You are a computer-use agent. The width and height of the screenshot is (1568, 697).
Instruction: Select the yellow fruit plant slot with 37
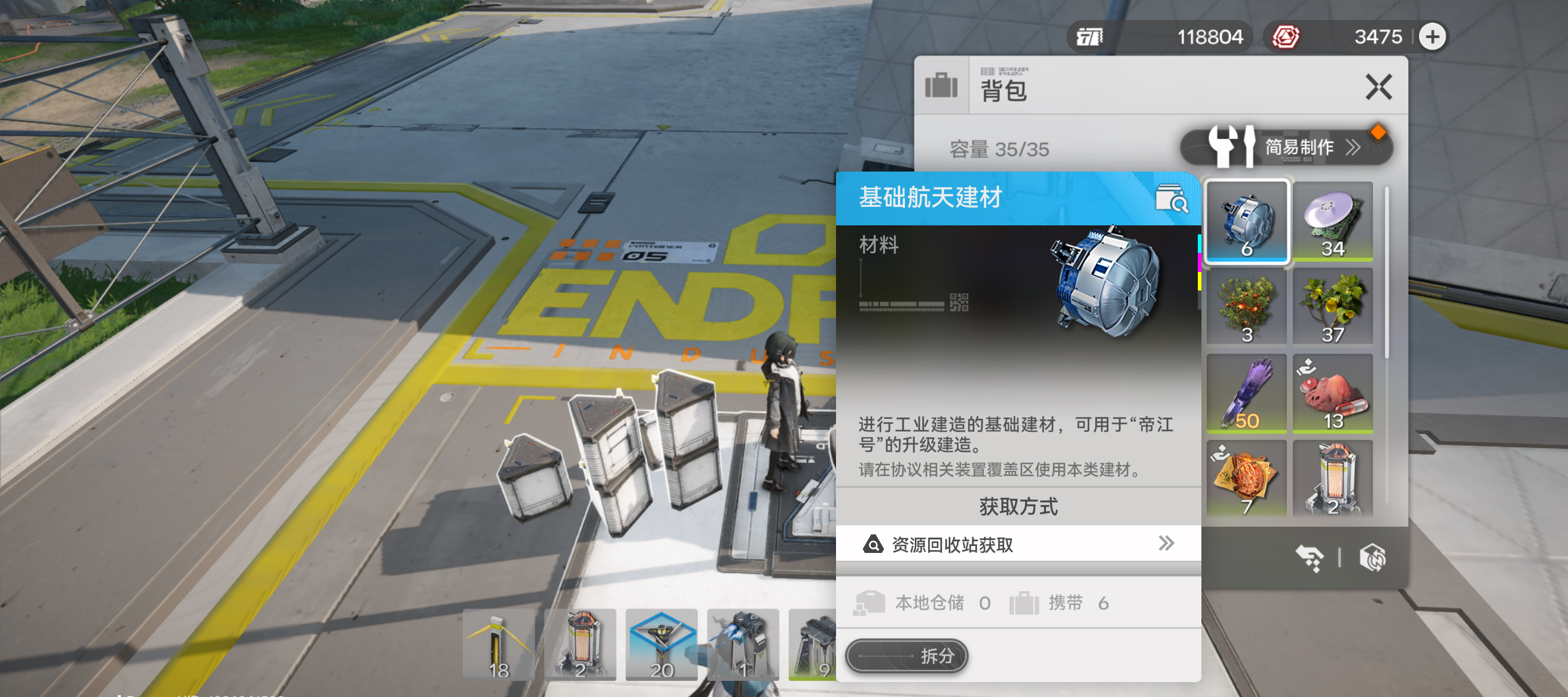coord(1332,308)
